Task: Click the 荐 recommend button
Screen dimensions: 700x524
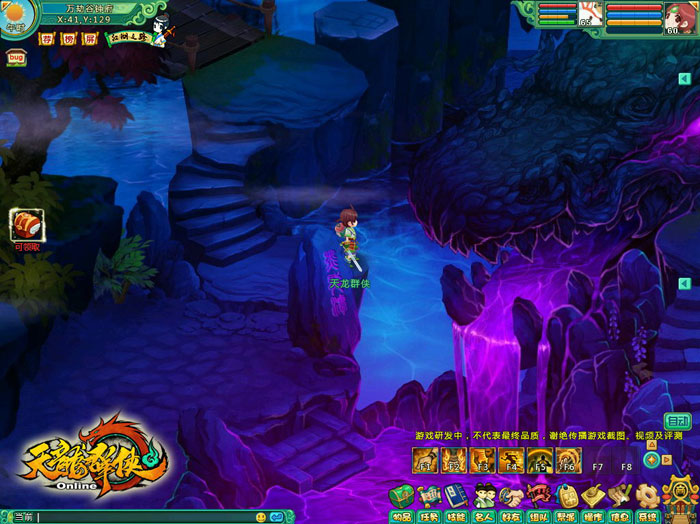Action: tap(47, 39)
